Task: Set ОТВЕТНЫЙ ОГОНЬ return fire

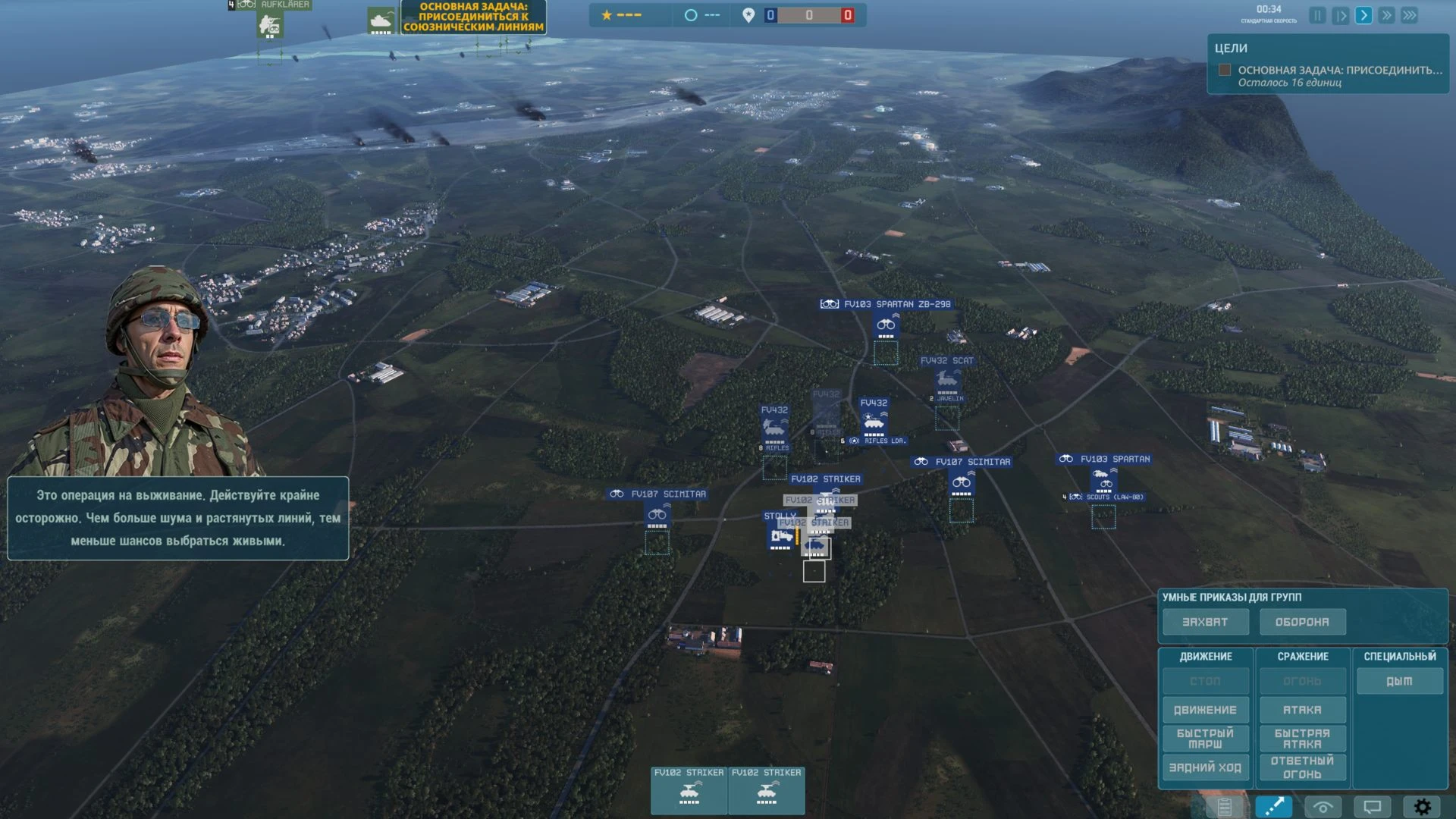Action: click(1302, 767)
